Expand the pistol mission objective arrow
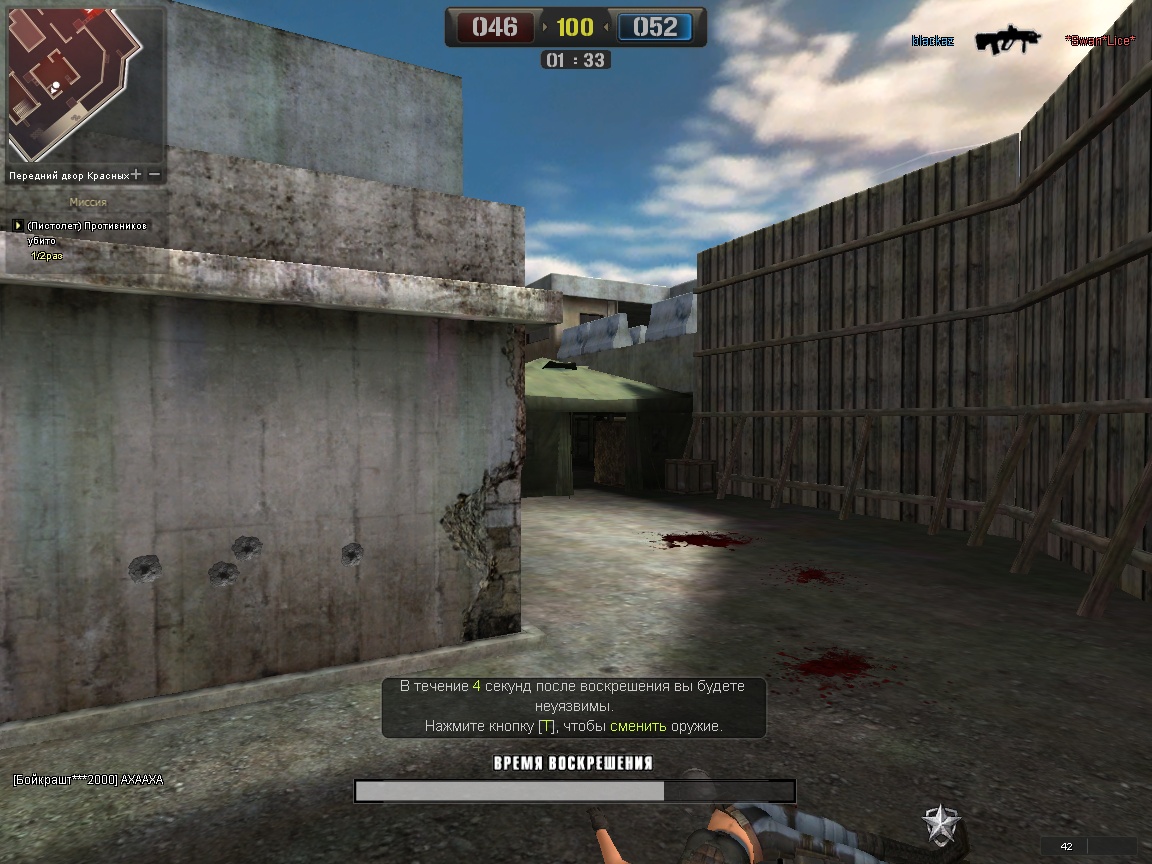The width and height of the screenshot is (1152, 864). tap(18, 226)
